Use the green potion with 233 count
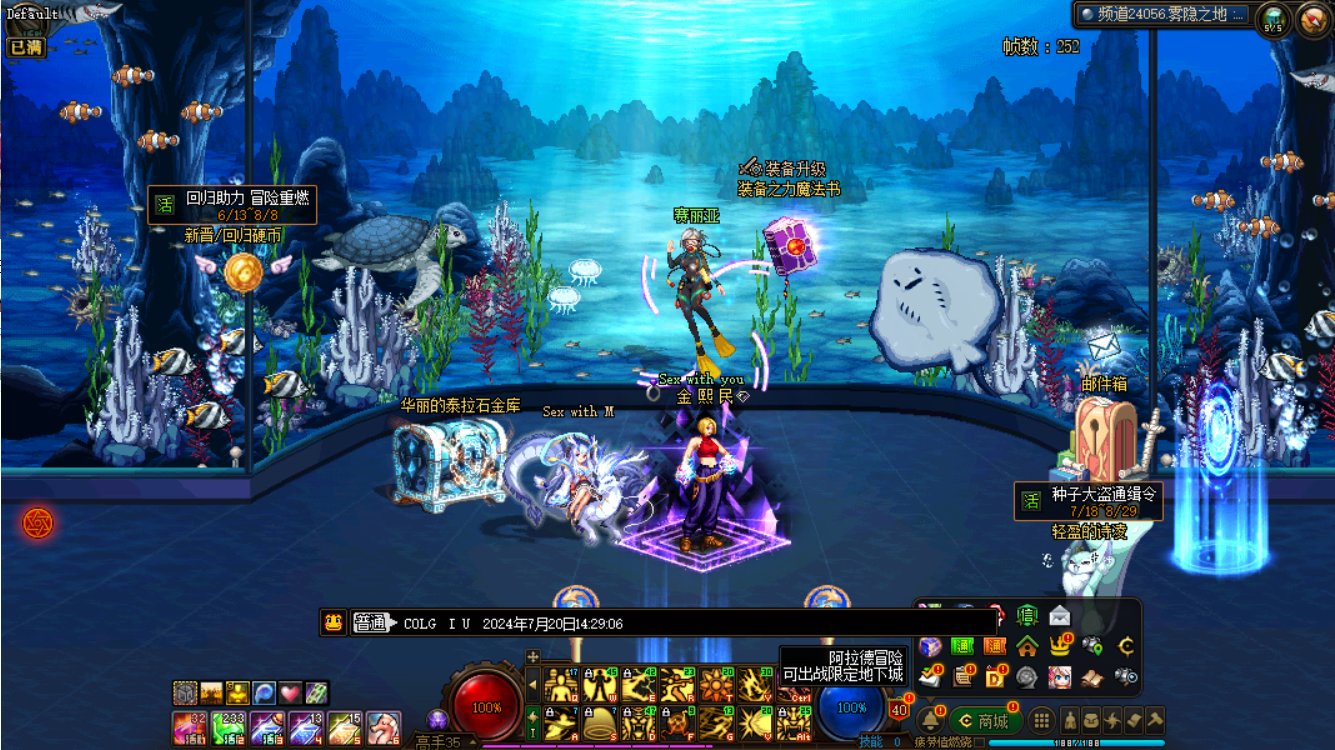The image size is (1335, 750). (x=229, y=727)
